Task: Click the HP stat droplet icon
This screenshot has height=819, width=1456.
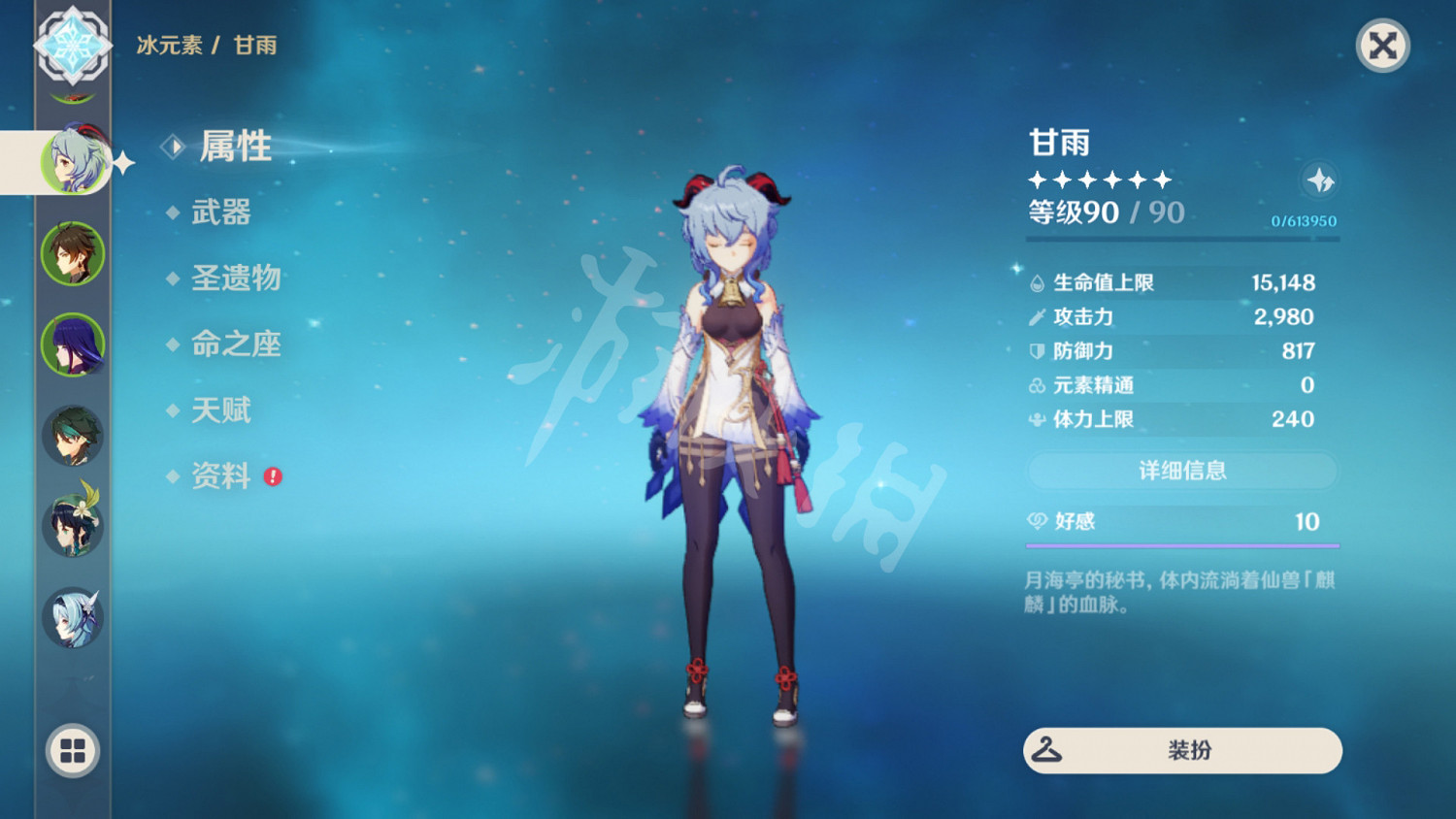Action: (1035, 282)
